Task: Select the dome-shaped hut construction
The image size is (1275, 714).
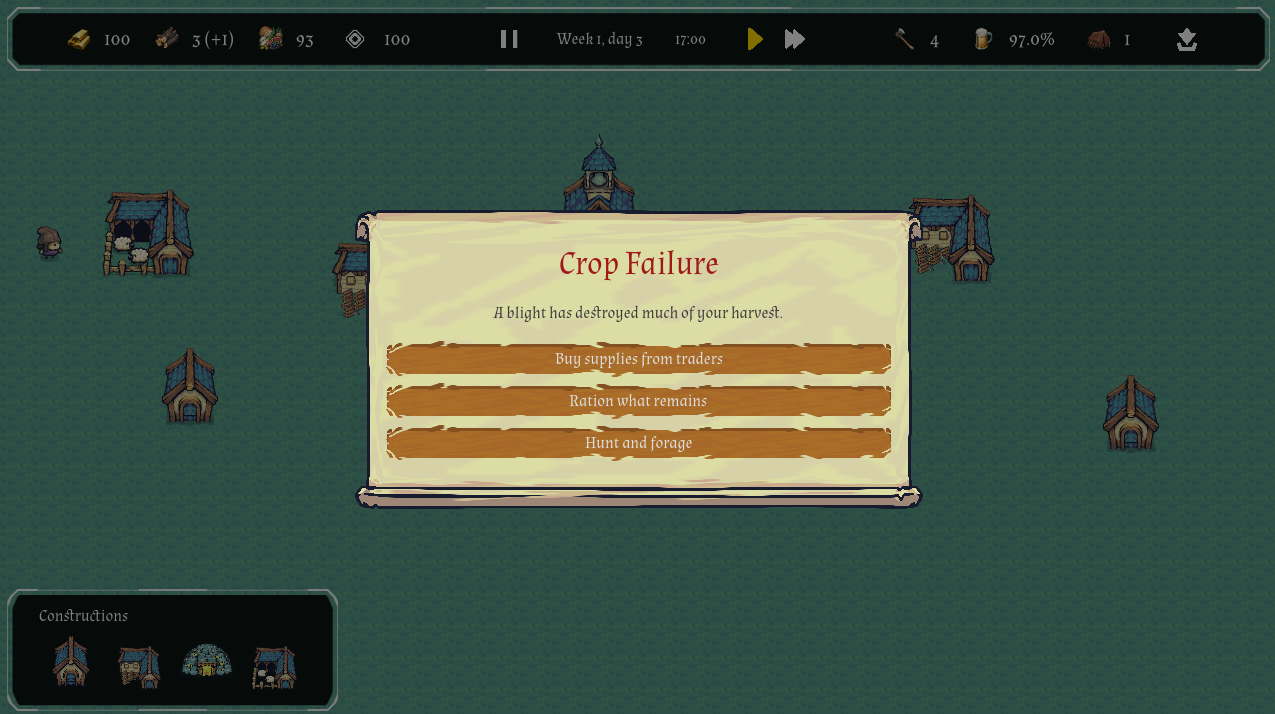Action: [x=207, y=661]
